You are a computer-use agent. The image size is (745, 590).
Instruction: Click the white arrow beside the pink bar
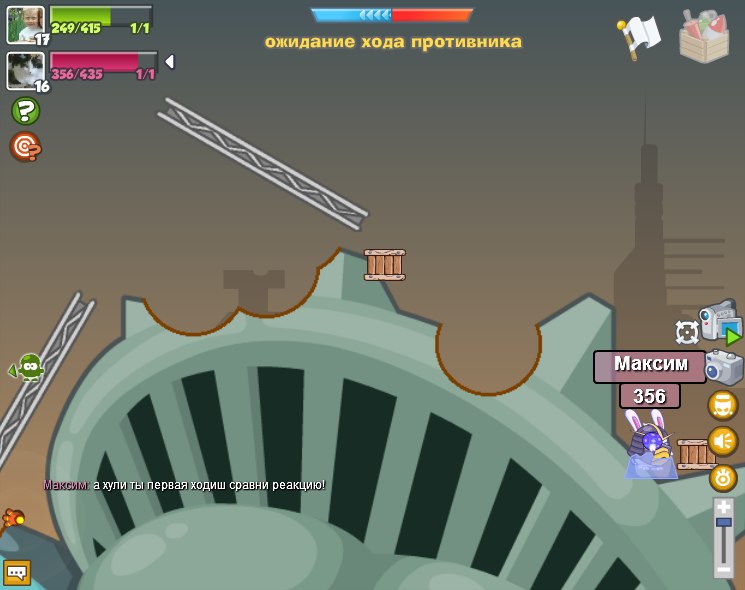(x=169, y=62)
